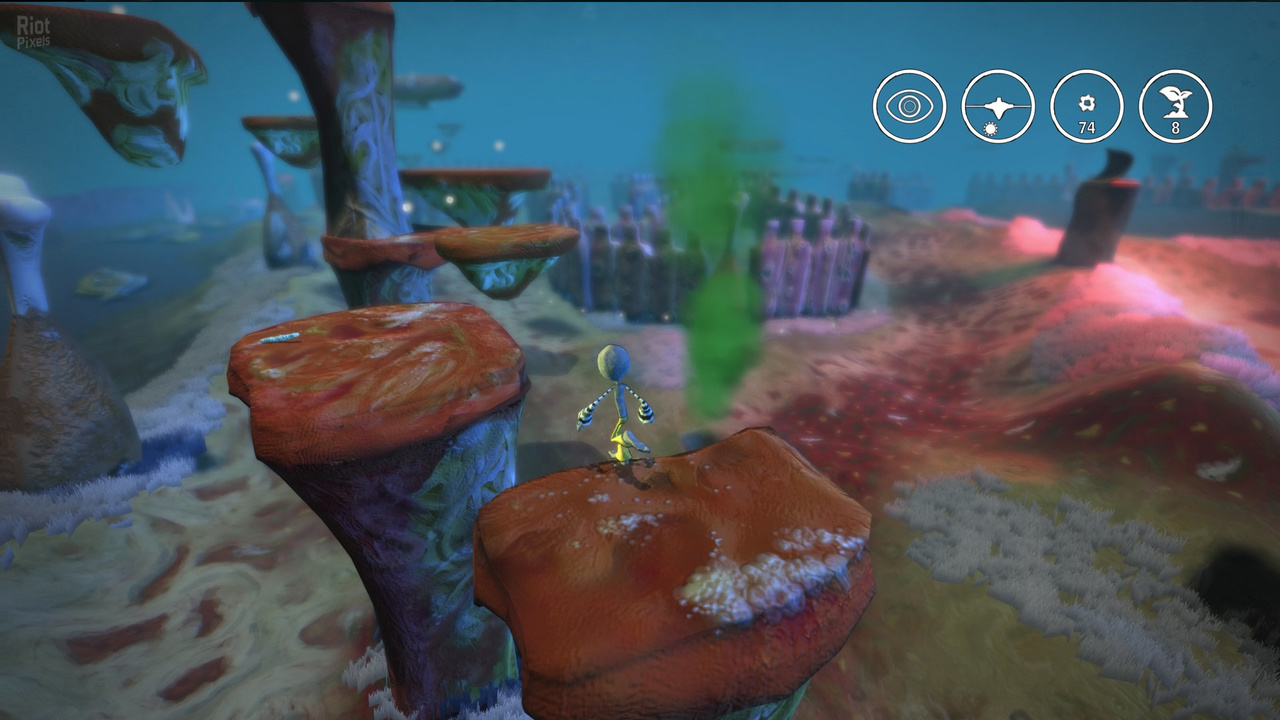
Task: Activate the eye vision icon
Action: 909,106
